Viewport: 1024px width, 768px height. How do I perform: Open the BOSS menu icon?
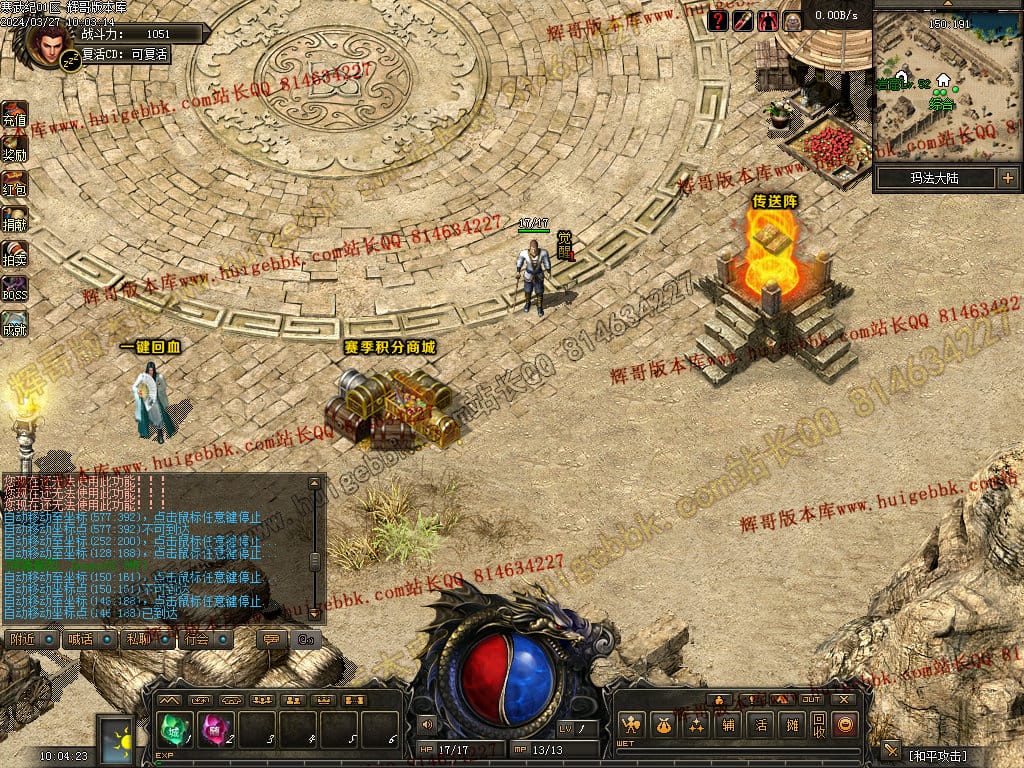coord(14,290)
